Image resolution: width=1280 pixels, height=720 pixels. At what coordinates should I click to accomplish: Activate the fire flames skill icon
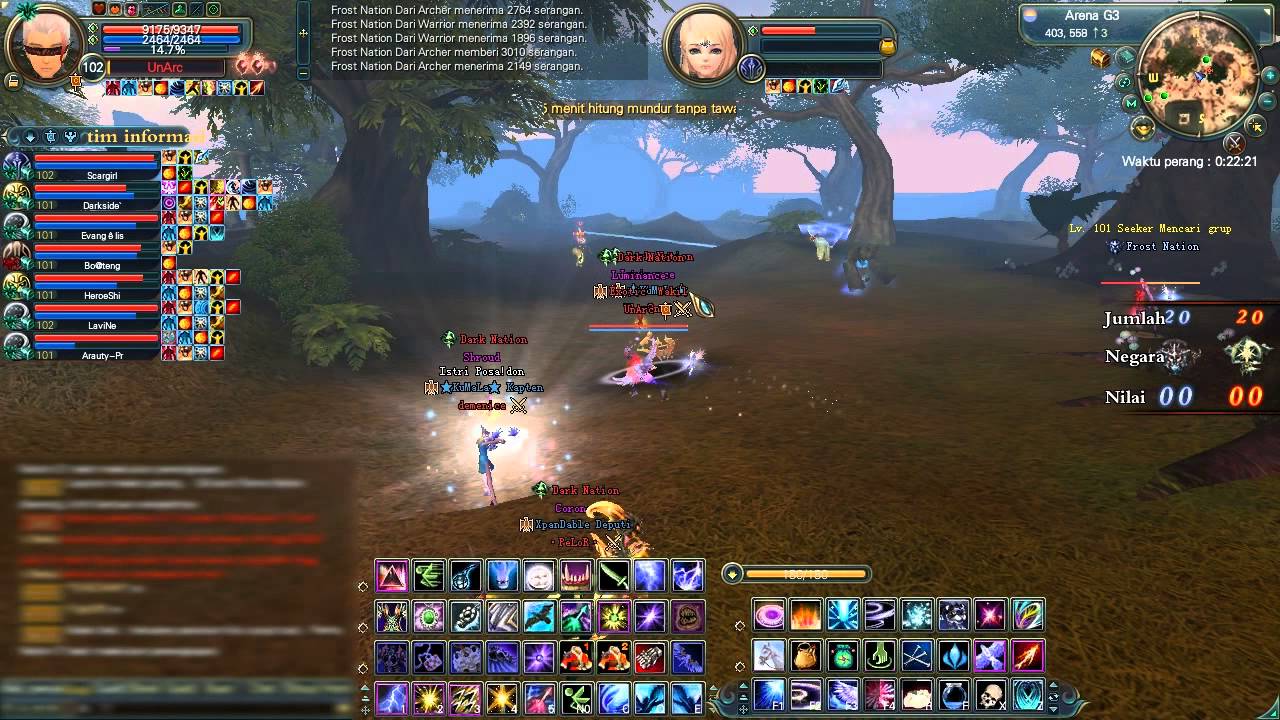coord(805,614)
